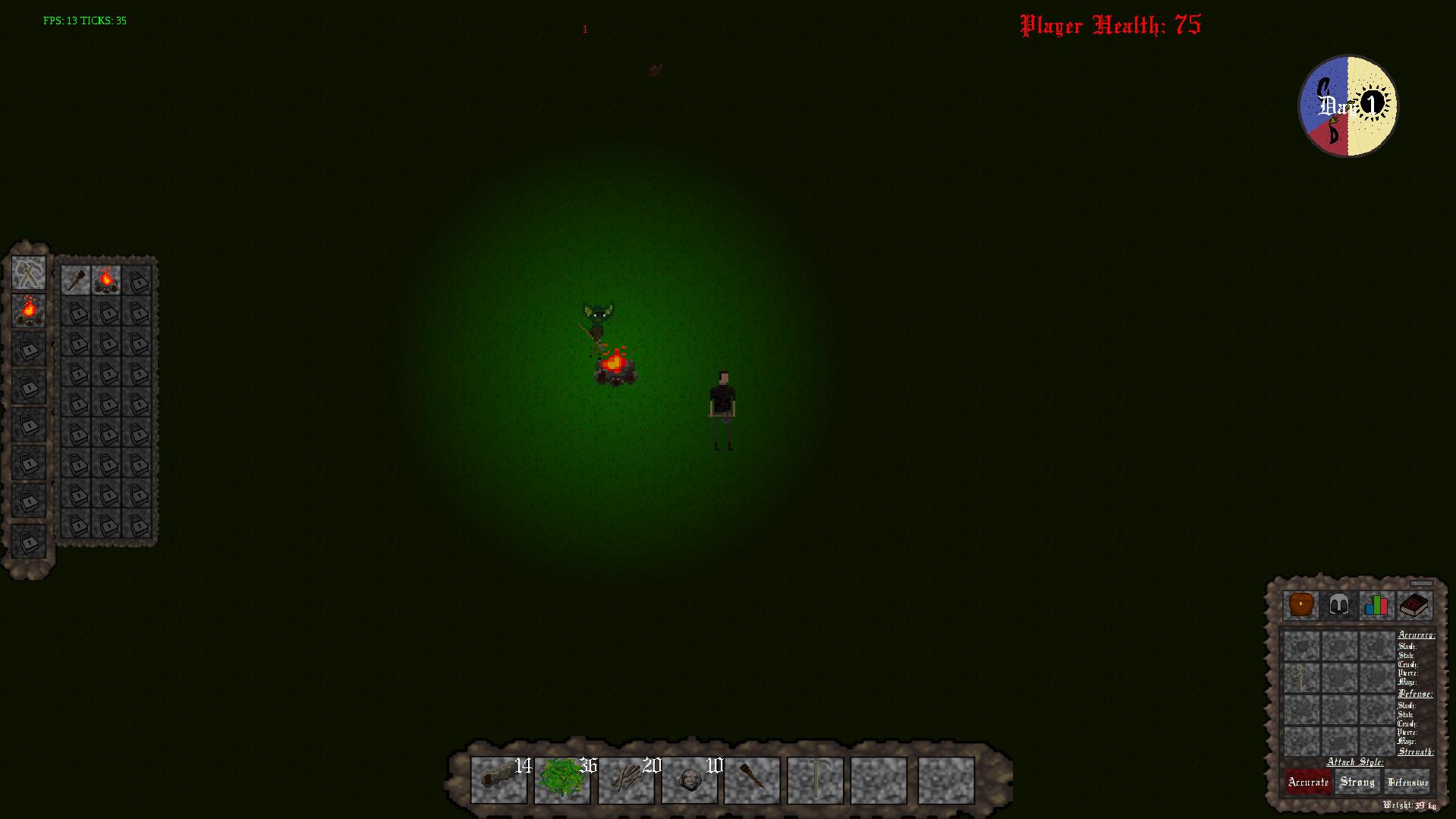Craft the campfire recipe in grid
The image size is (1456, 819).
106,280
